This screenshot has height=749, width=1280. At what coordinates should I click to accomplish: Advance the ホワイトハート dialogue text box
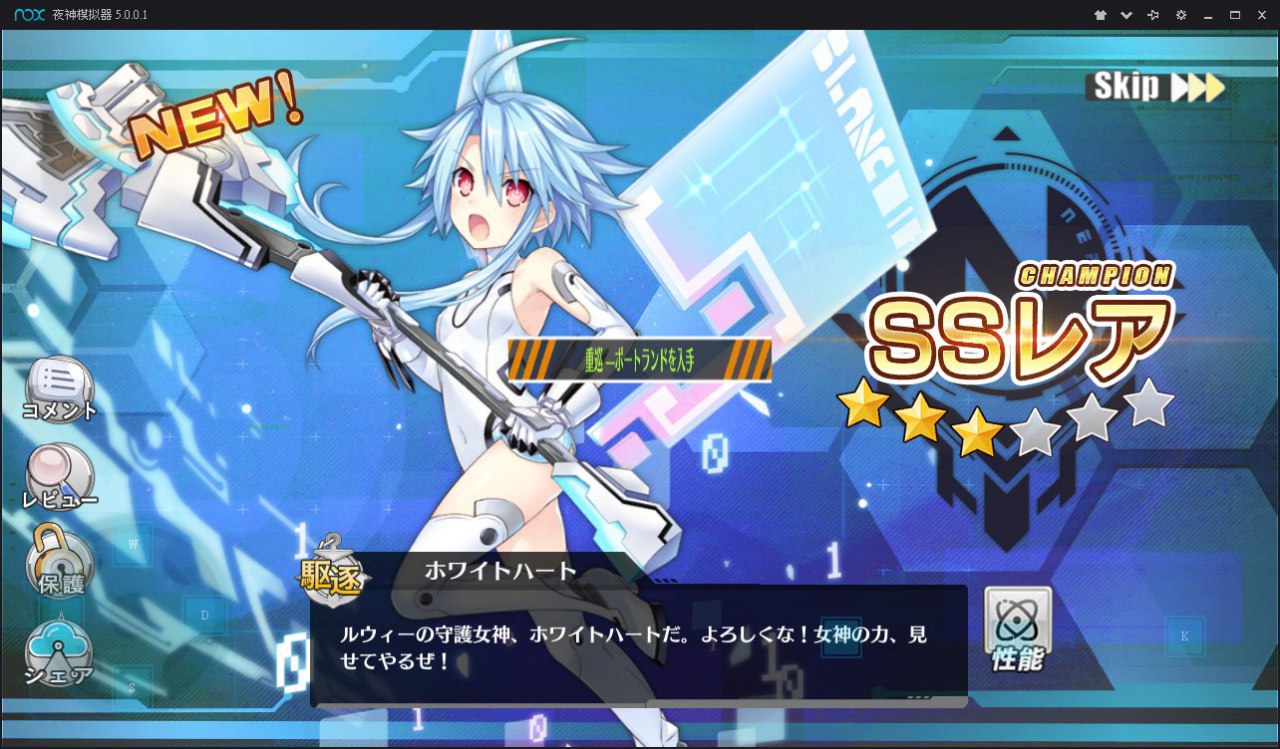pyautogui.click(x=638, y=645)
